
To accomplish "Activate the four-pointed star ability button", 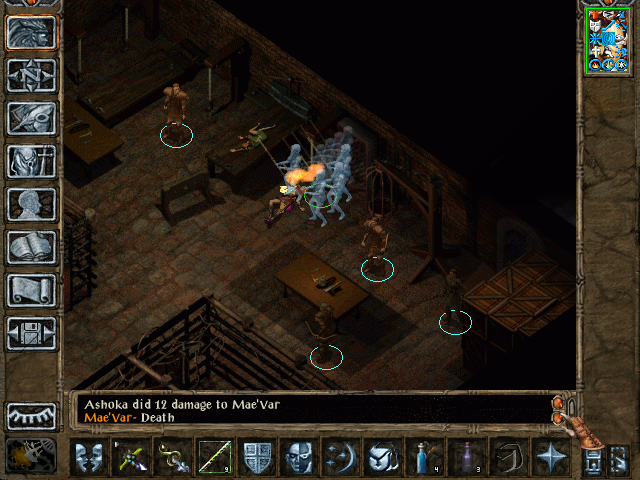I will point(550,458).
